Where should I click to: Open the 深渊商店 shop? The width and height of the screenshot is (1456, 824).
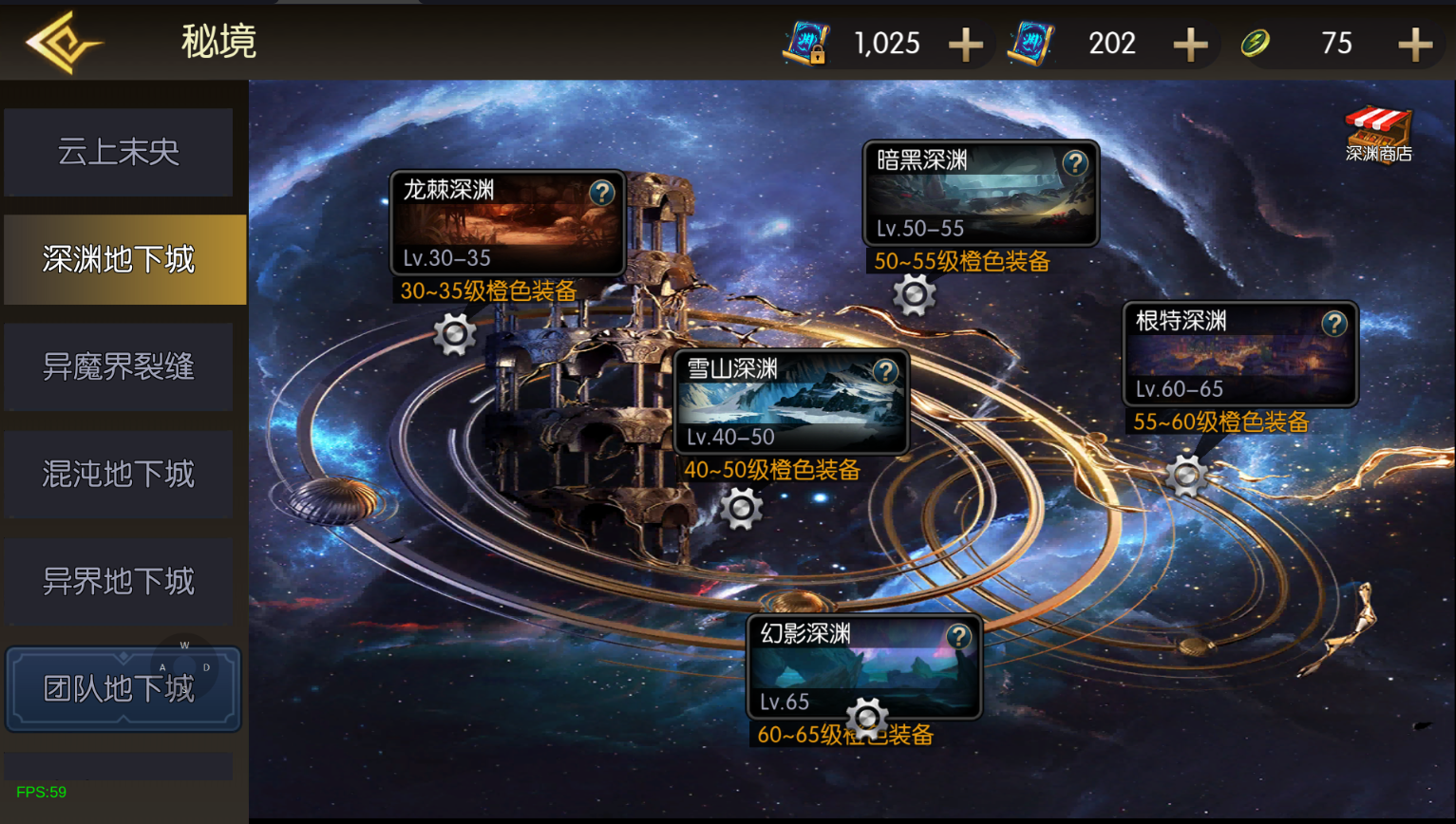[x=1378, y=135]
